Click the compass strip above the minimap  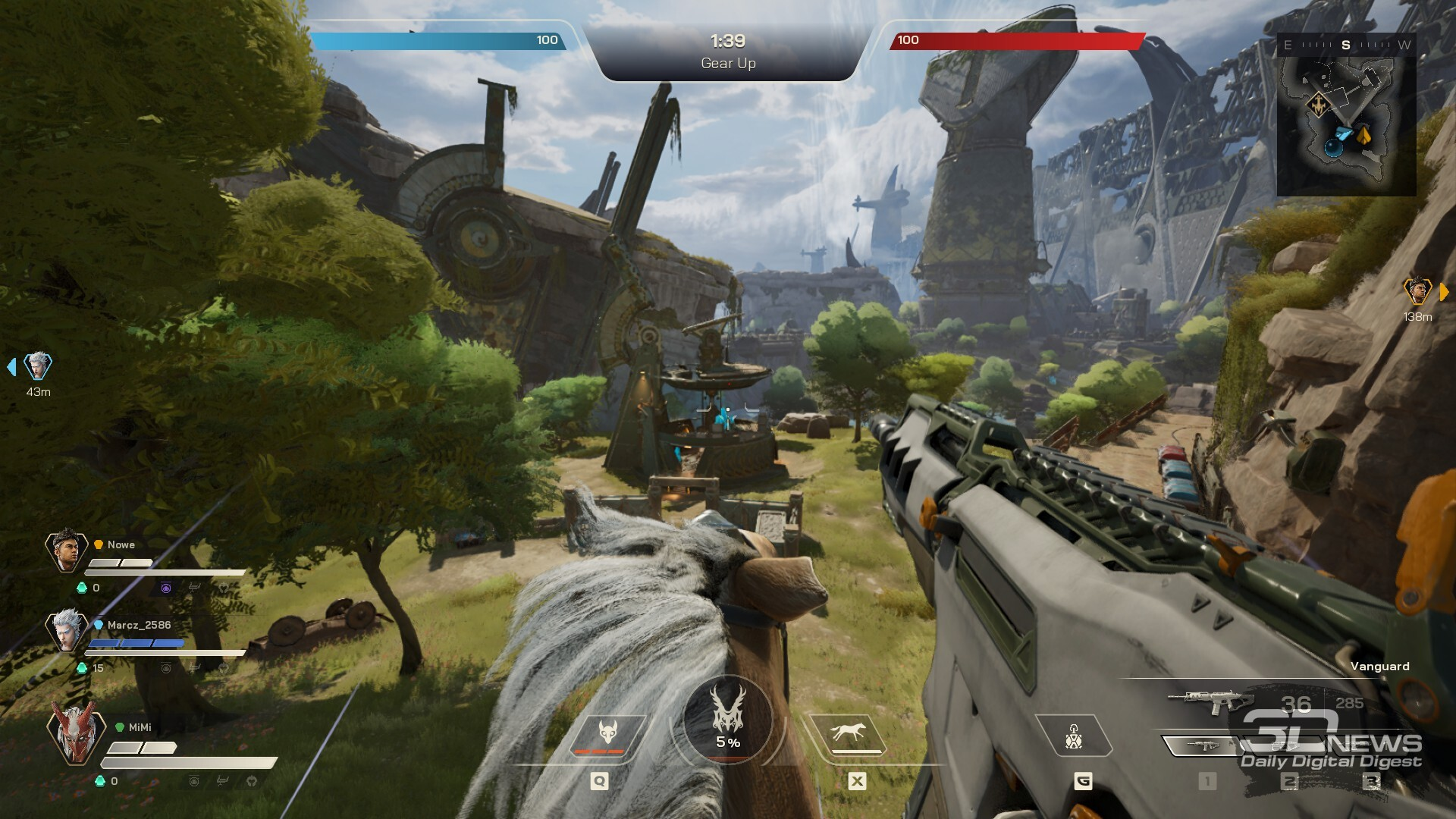tap(1346, 45)
